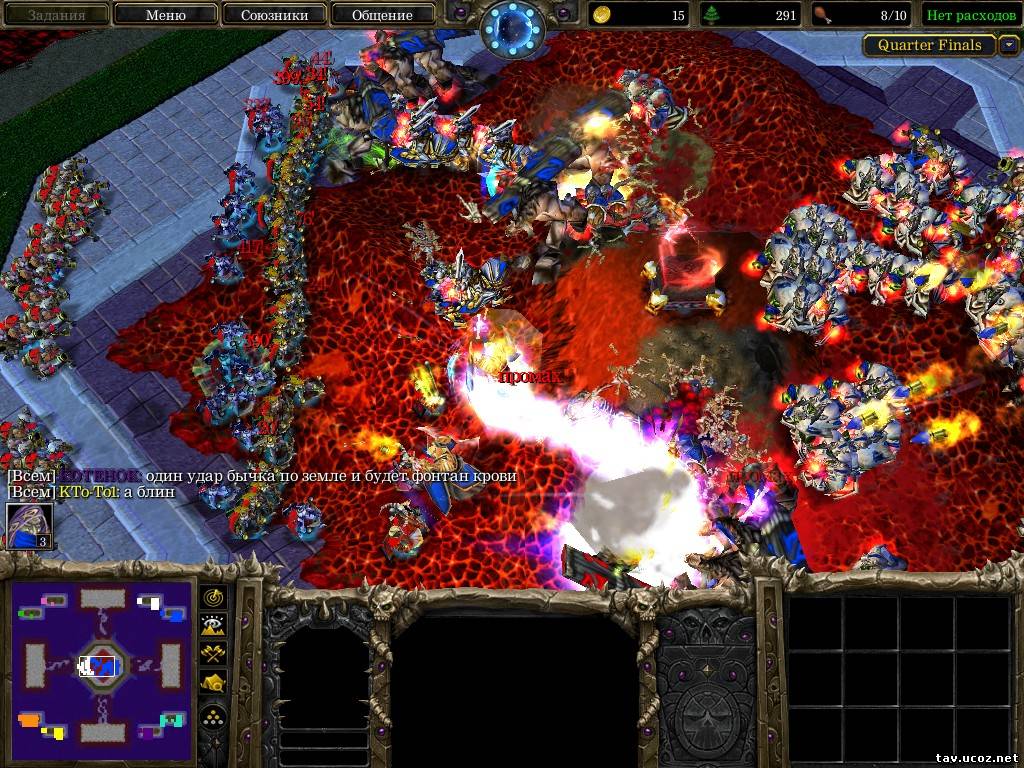Image resolution: width=1024 pixels, height=768 pixels.
Task: Open the Союзники allies panel
Action: (x=273, y=15)
